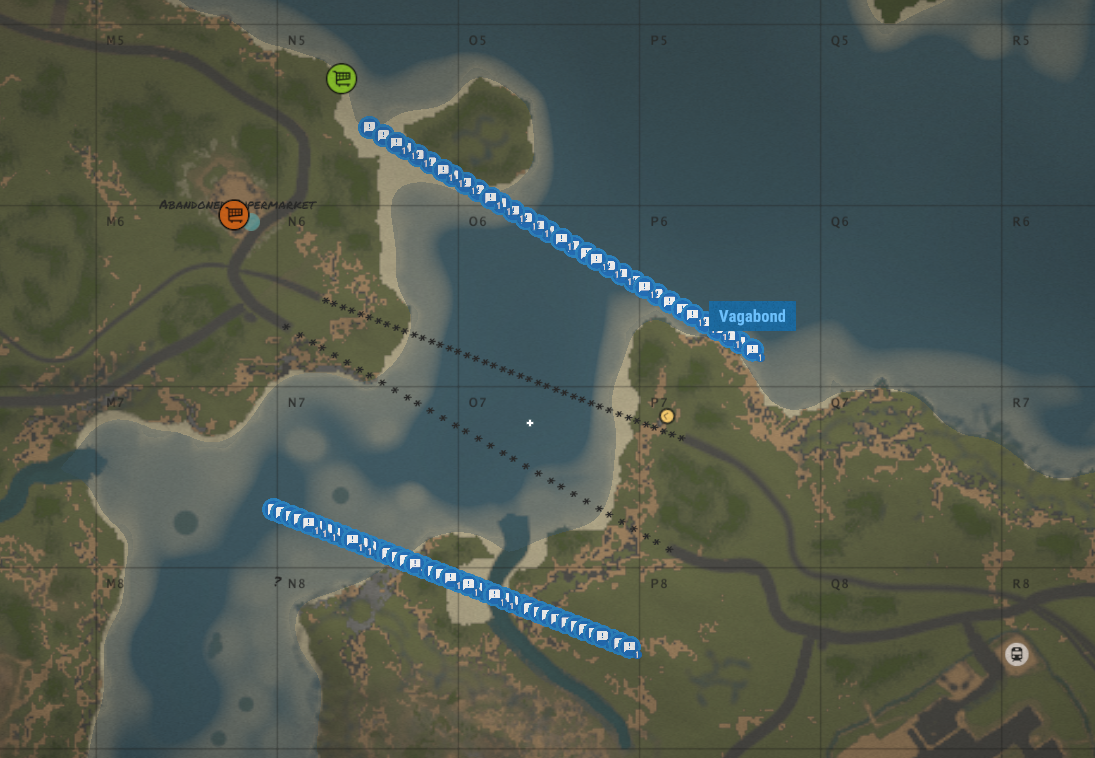This screenshot has width=1095, height=758.
Task: Select the small yellow circular map marker
Action: coord(667,416)
